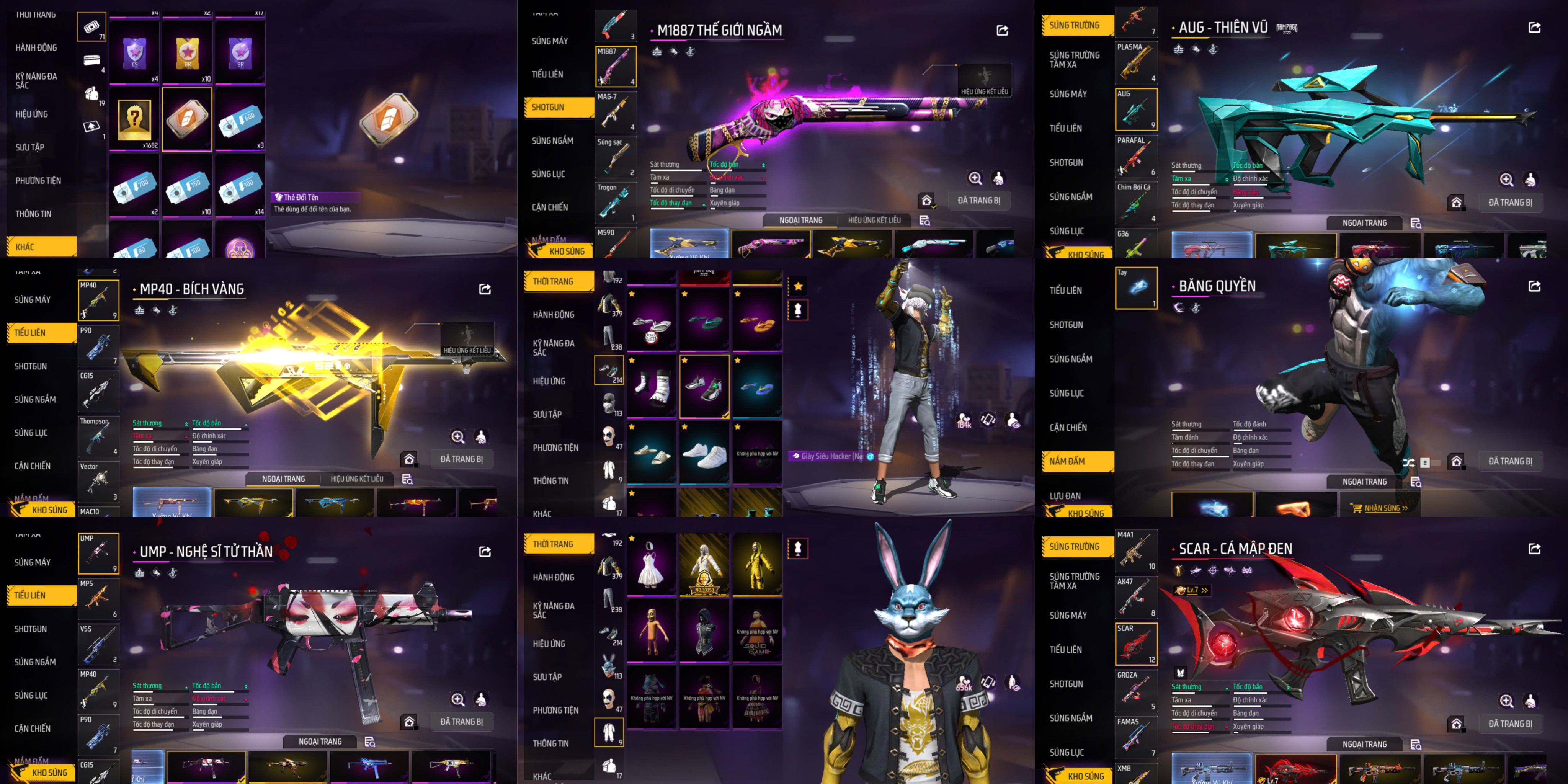The height and width of the screenshot is (784, 1568).
Task: Choose the GROZA rifle slot
Action: point(1136,691)
